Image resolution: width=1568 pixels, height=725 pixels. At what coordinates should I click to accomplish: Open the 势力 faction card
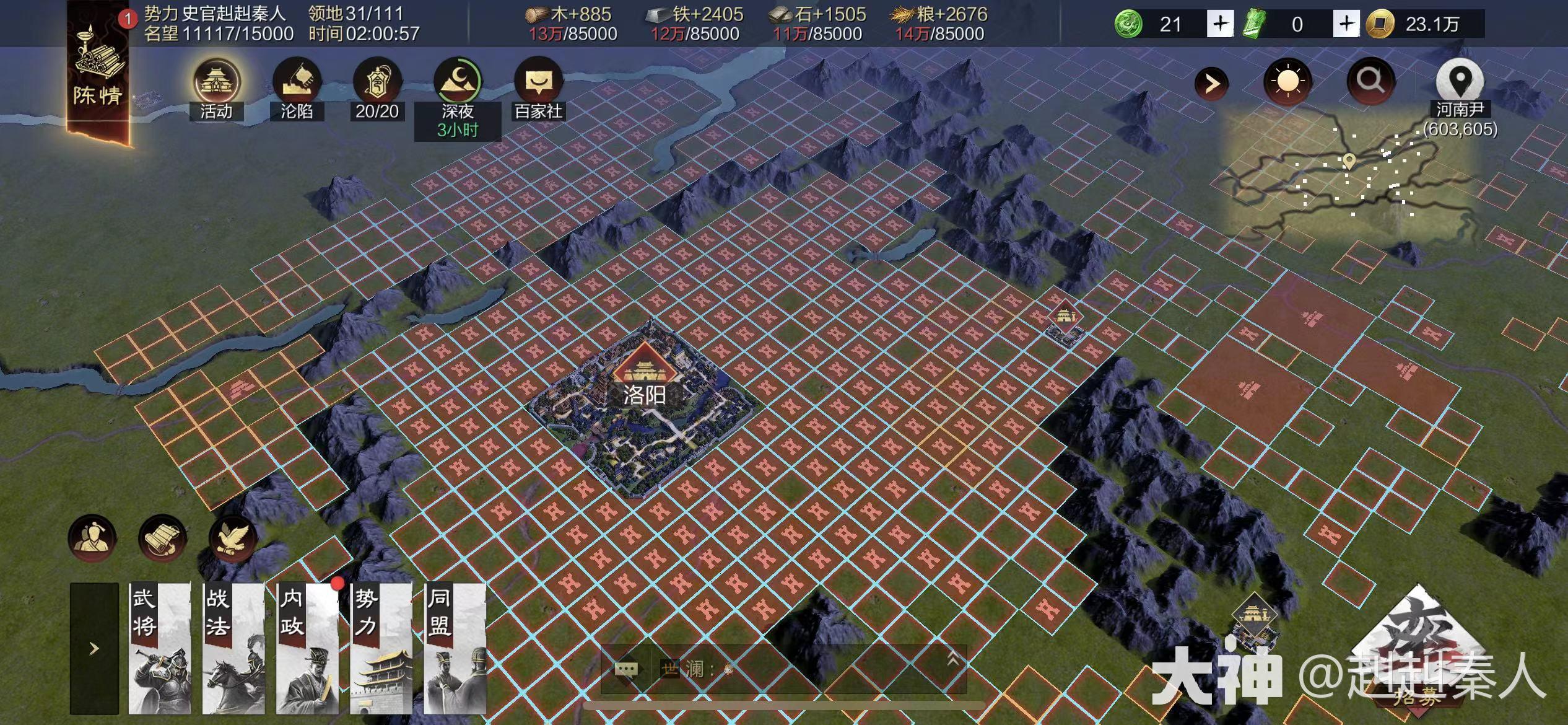381,648
